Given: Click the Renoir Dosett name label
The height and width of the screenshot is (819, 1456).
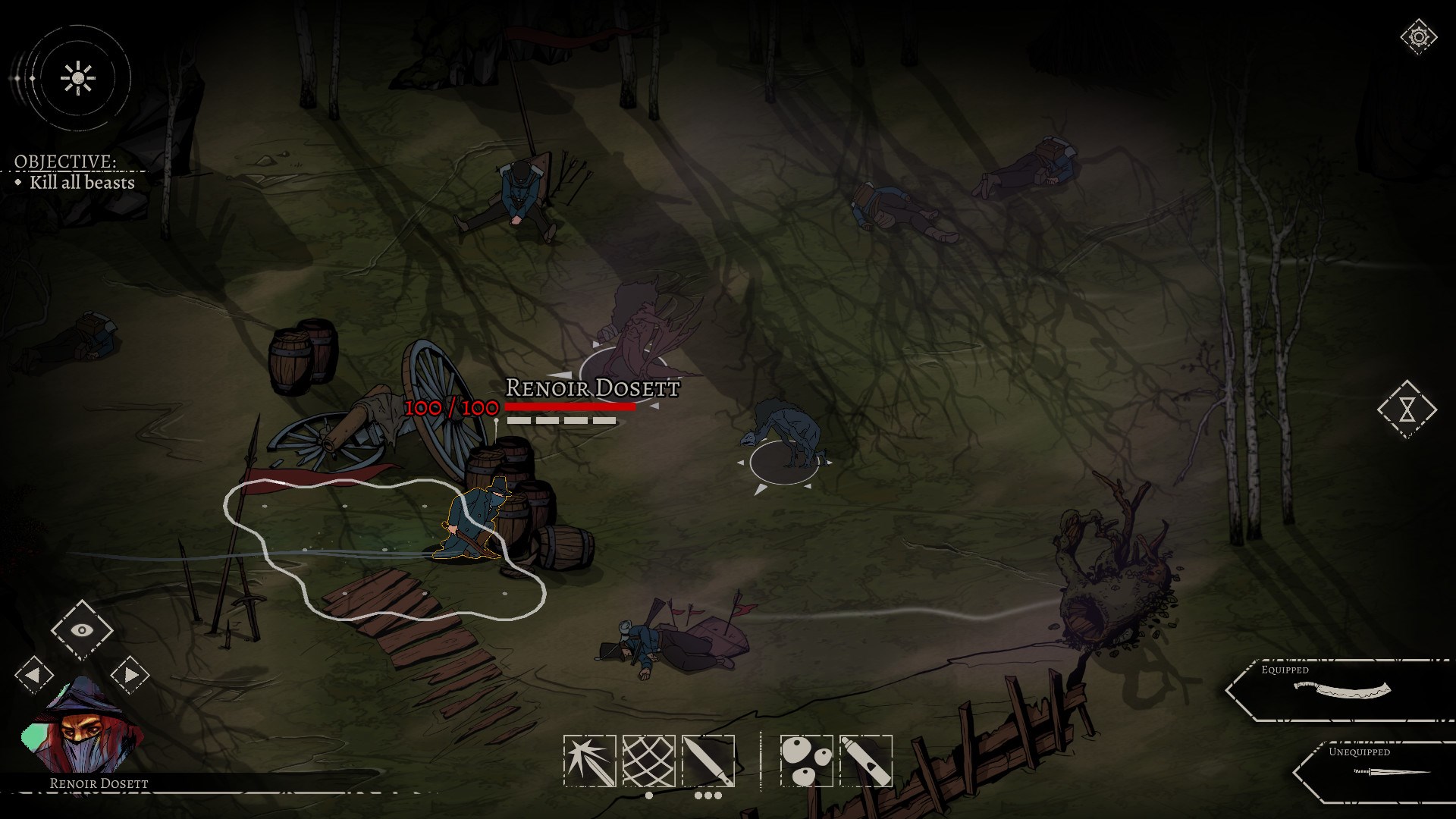Looking at the screenshot, I should tap(591, 390).
